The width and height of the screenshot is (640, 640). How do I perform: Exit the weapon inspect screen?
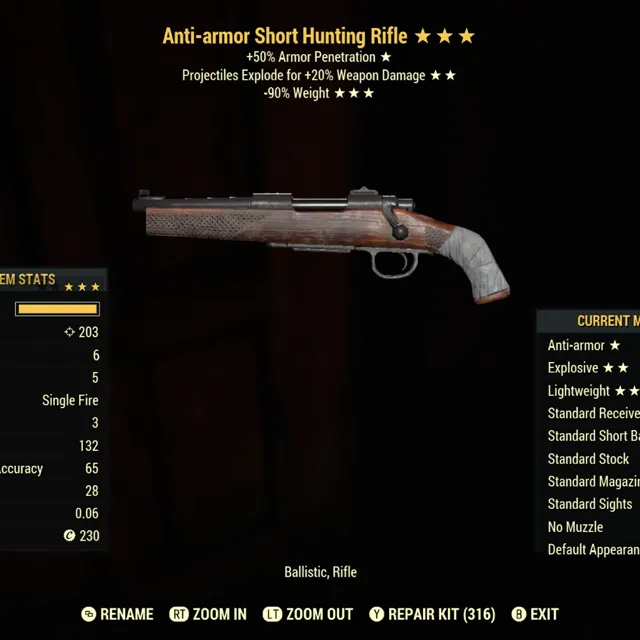[534, 614]
